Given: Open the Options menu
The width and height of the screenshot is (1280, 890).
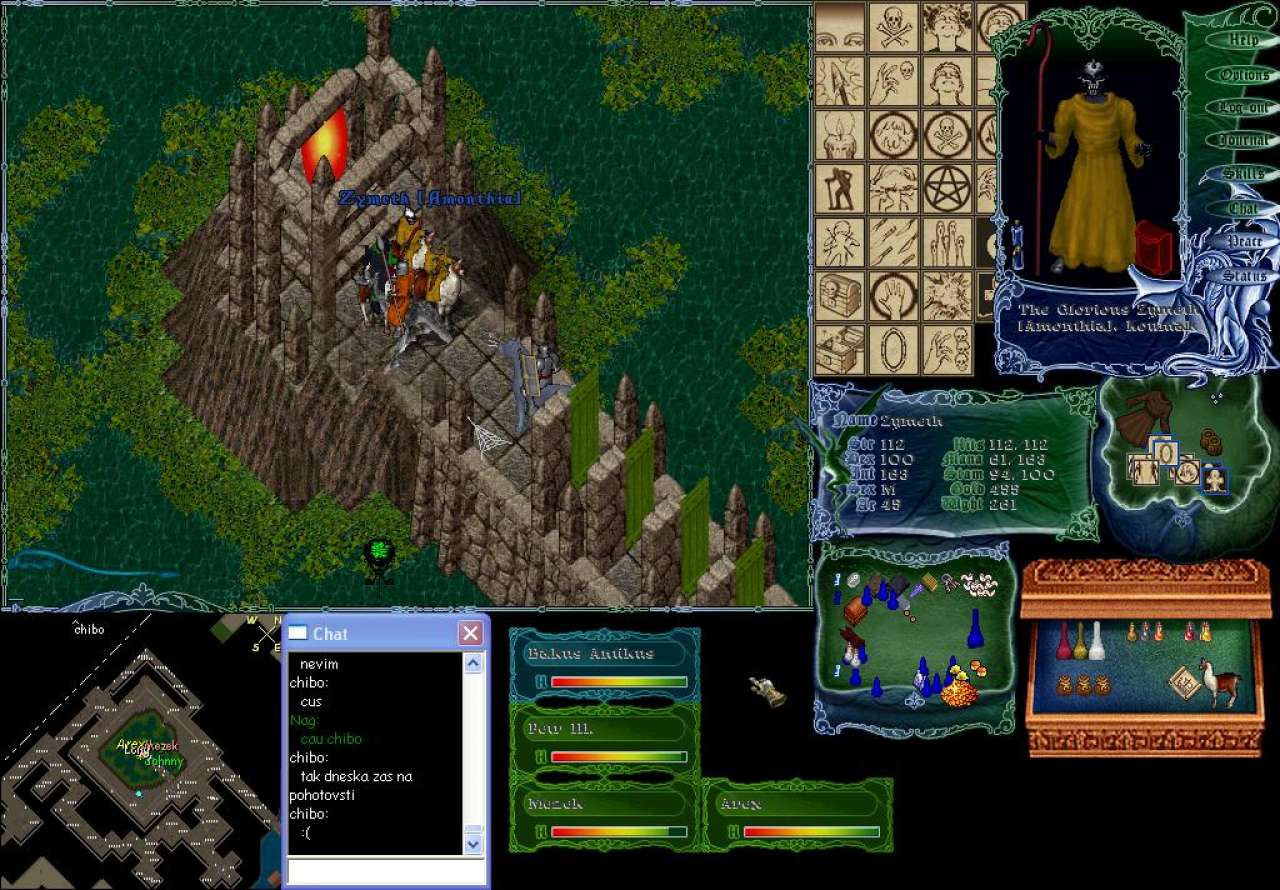Looking at the screenshot, I should coord(1243,75).
